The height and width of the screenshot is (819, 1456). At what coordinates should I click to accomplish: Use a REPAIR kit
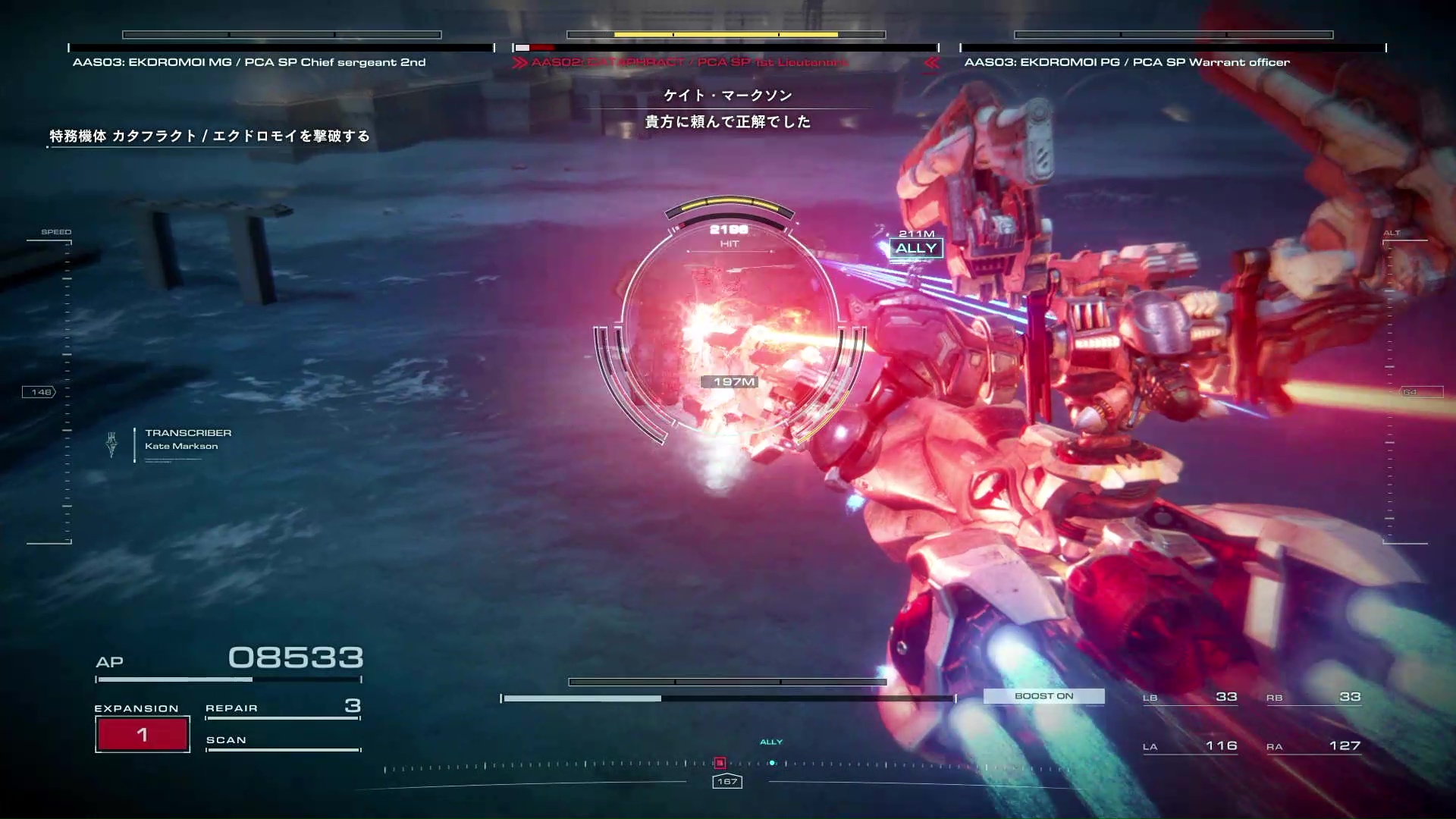tap(282, 708)
